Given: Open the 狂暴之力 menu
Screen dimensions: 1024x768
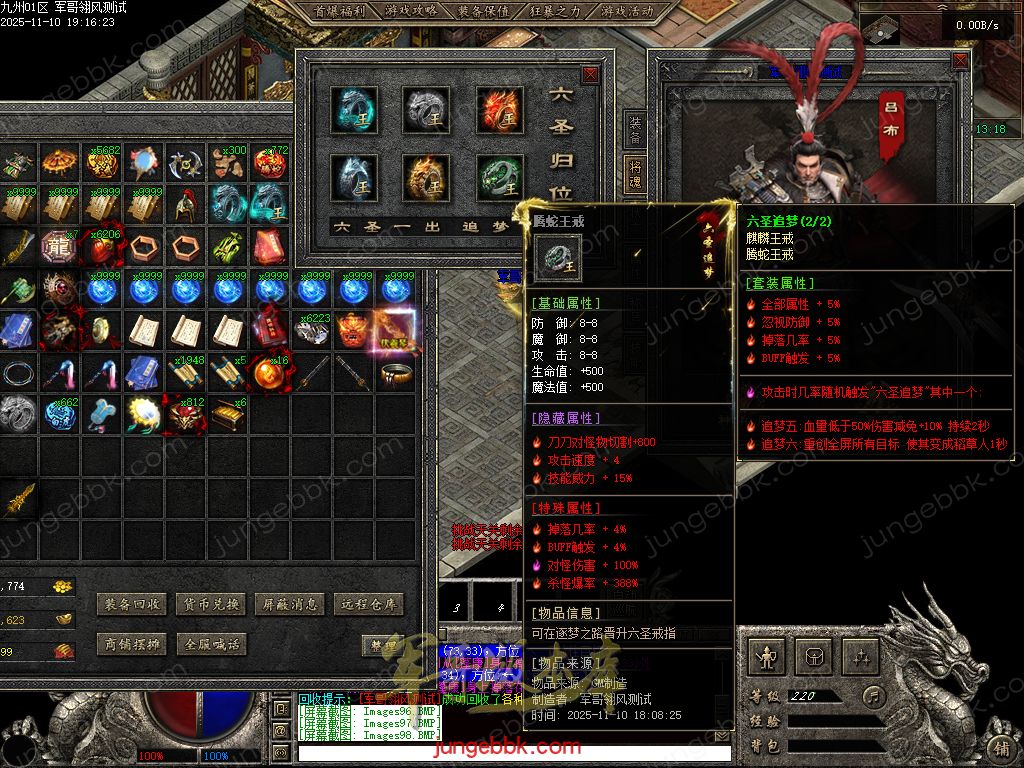Looking at the screenshot, I should tap(557, 12).
